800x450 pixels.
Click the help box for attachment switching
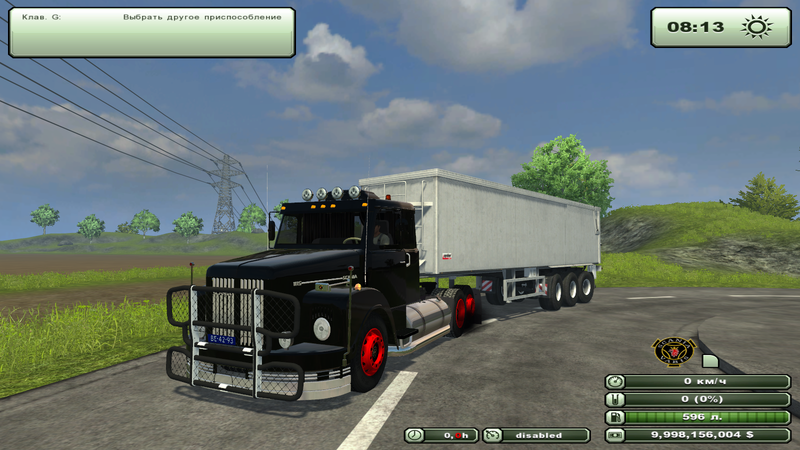point(152,32)
